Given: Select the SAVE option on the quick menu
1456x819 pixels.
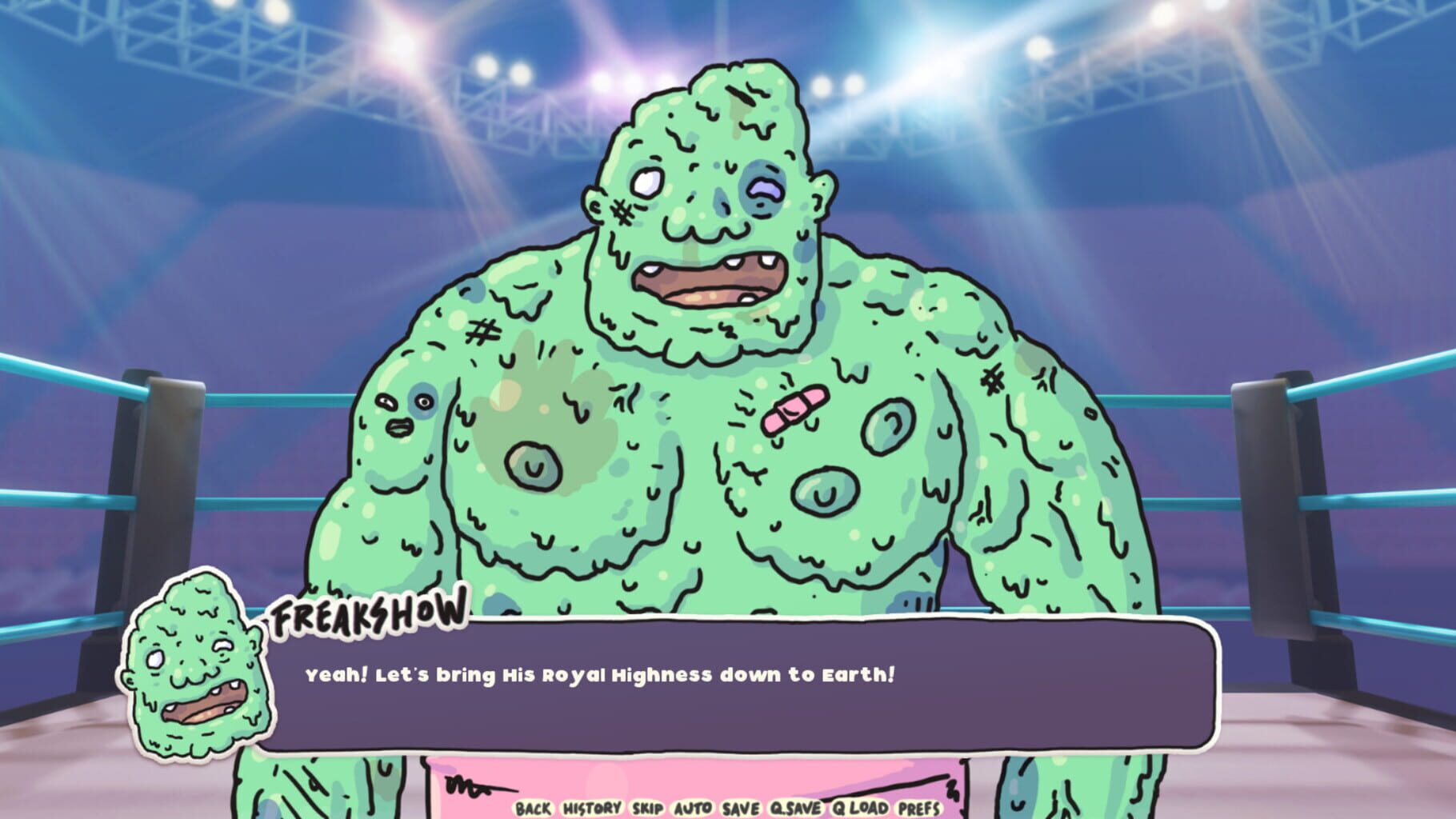Looking at the screenshot, I should click(740, 809).
